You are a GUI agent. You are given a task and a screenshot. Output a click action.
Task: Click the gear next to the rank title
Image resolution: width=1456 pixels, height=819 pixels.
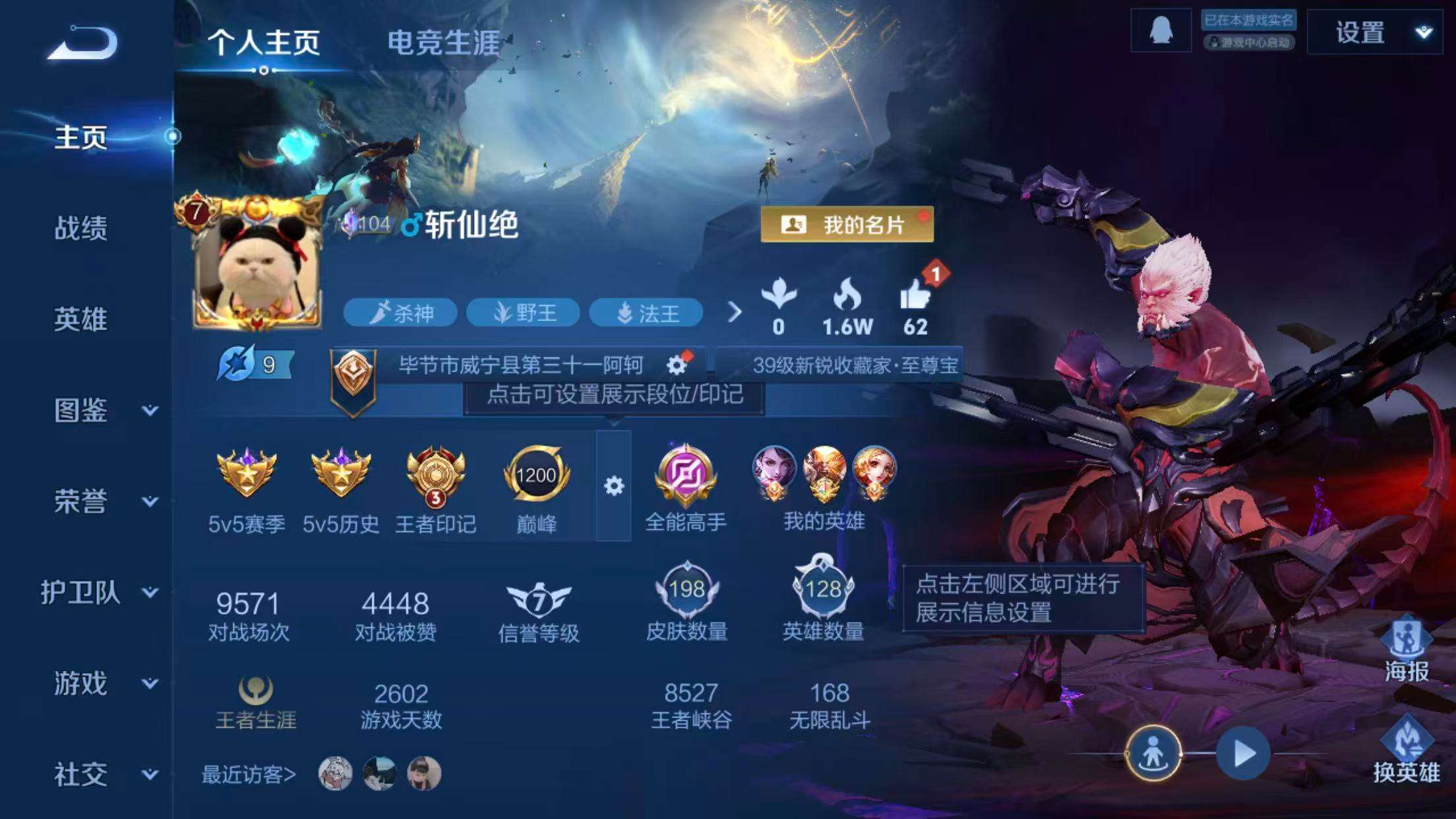[x=676, y=363]
